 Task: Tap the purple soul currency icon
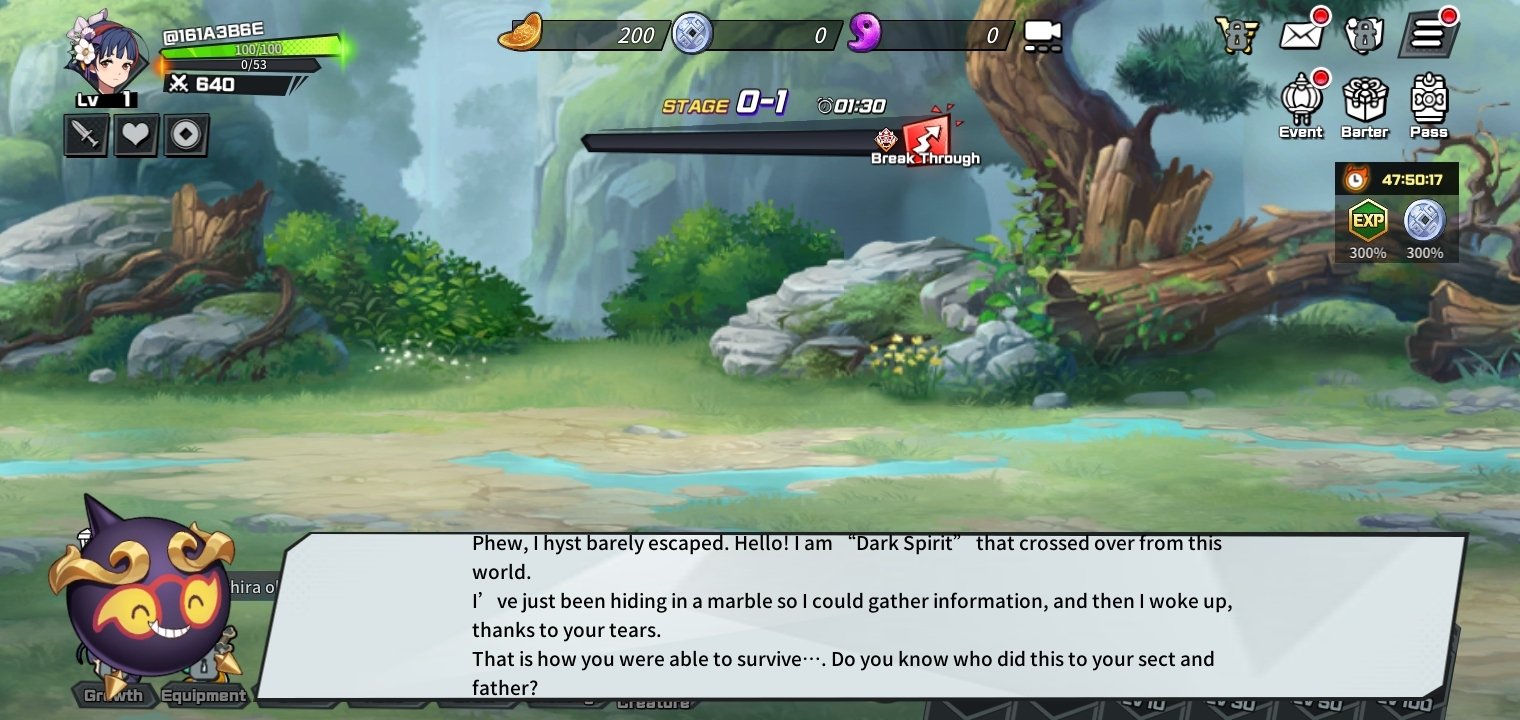(x=864, y=34)
